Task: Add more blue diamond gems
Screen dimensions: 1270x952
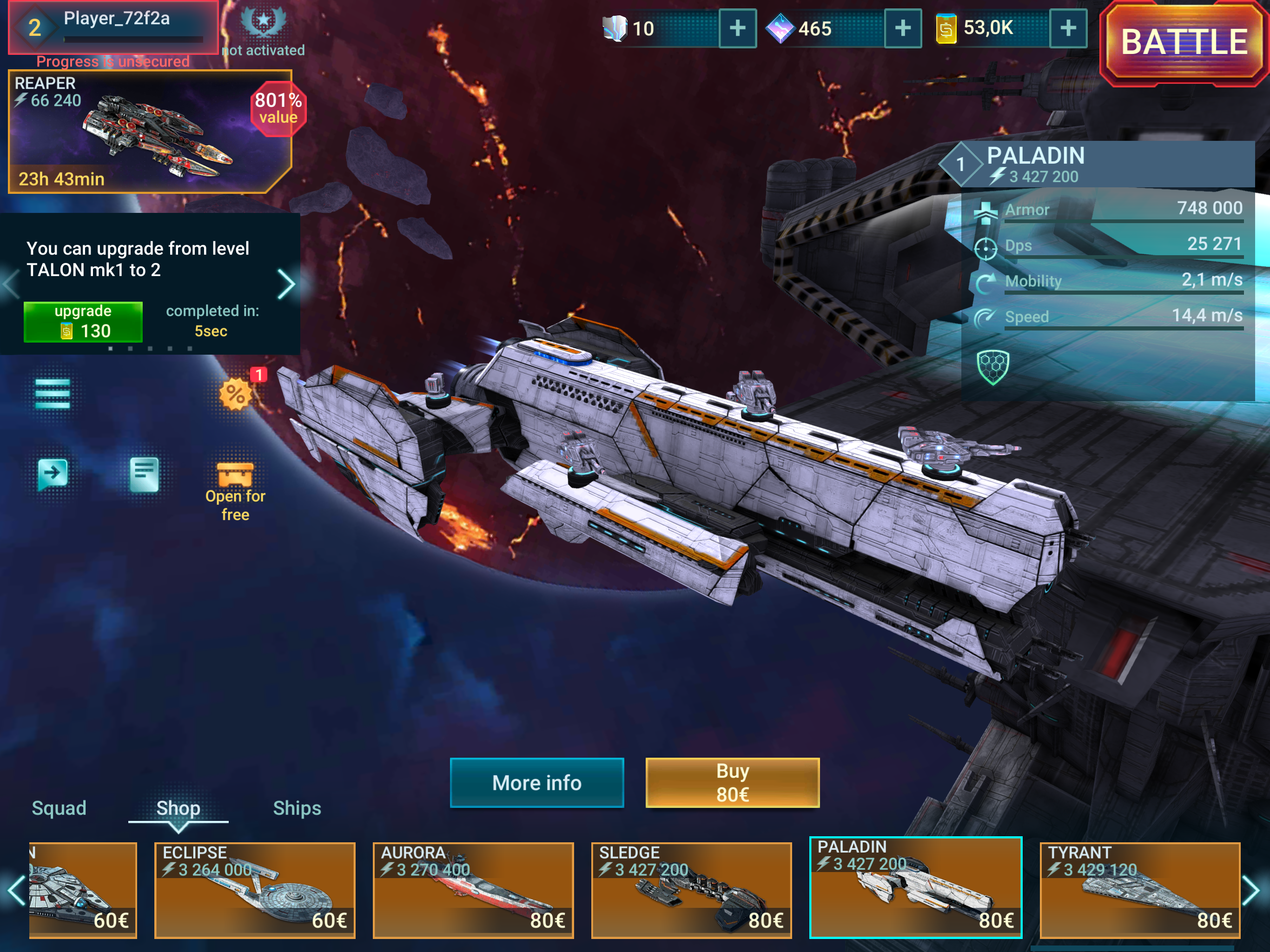Action: [903, 28]
